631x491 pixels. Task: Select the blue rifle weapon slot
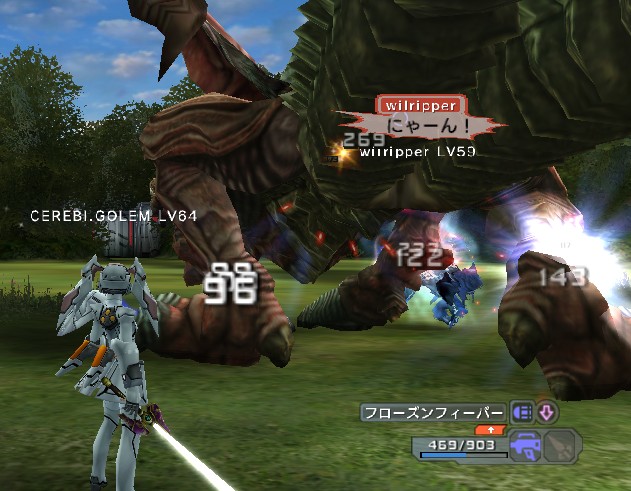click(526, 446)
